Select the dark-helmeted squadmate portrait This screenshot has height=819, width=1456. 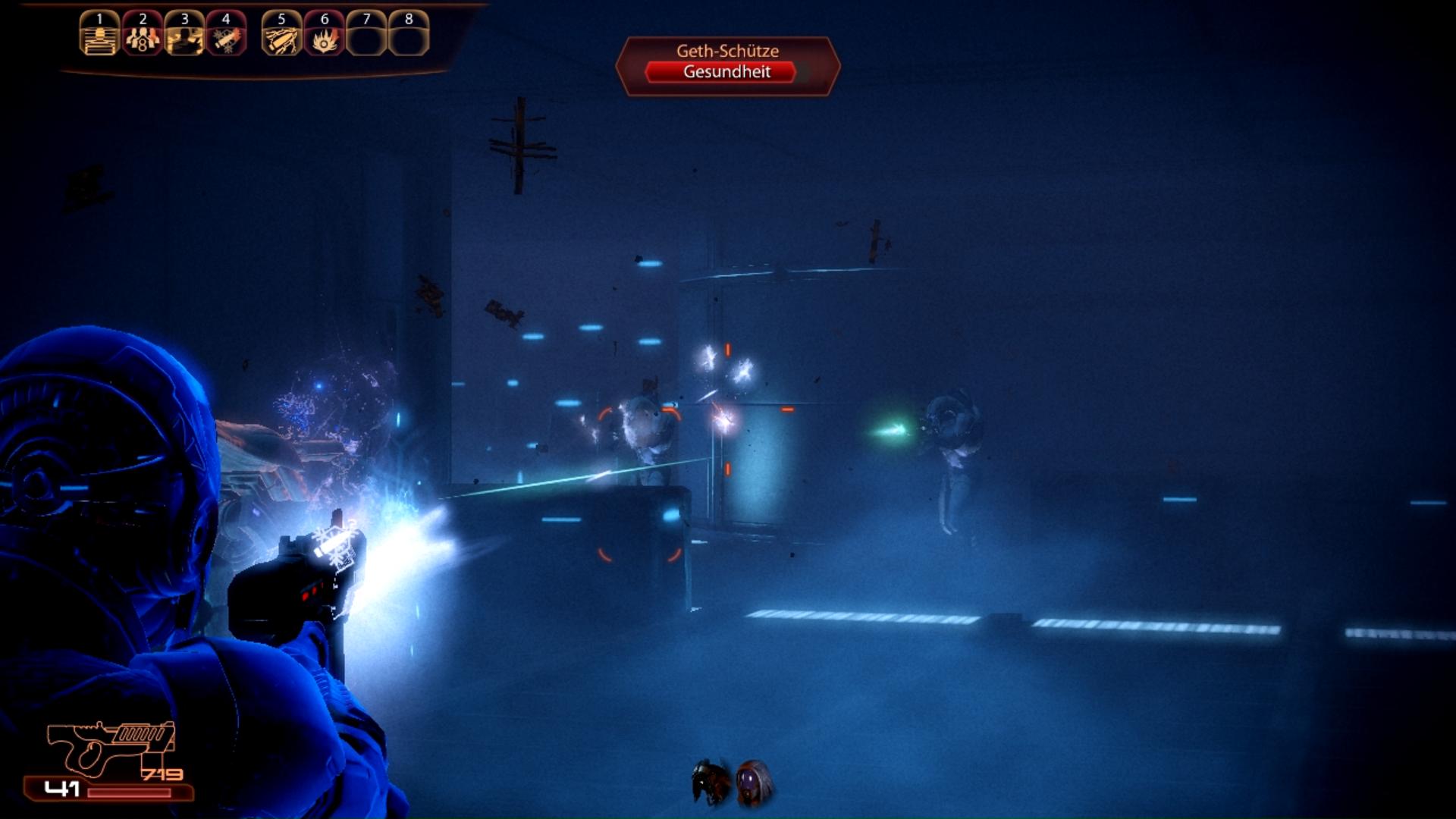pos(710,782)
